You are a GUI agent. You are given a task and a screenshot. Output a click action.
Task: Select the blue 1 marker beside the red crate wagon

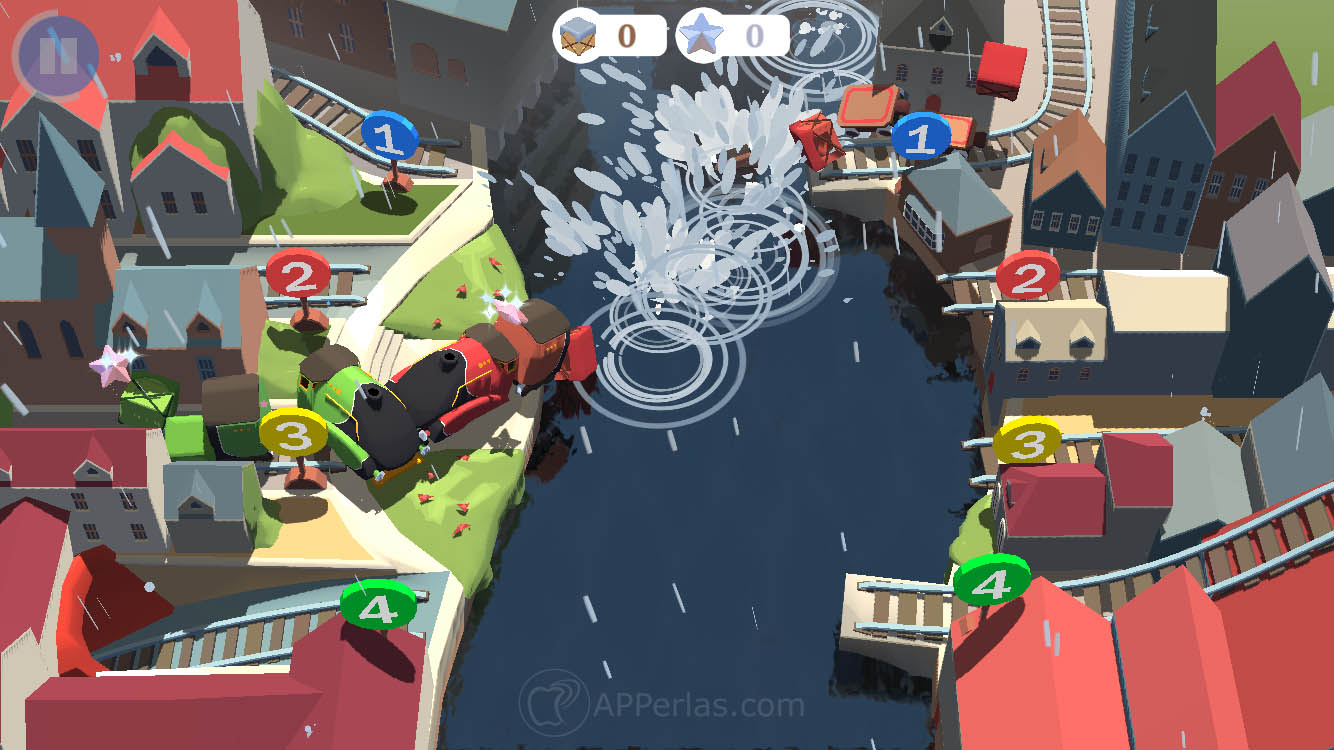921,136
